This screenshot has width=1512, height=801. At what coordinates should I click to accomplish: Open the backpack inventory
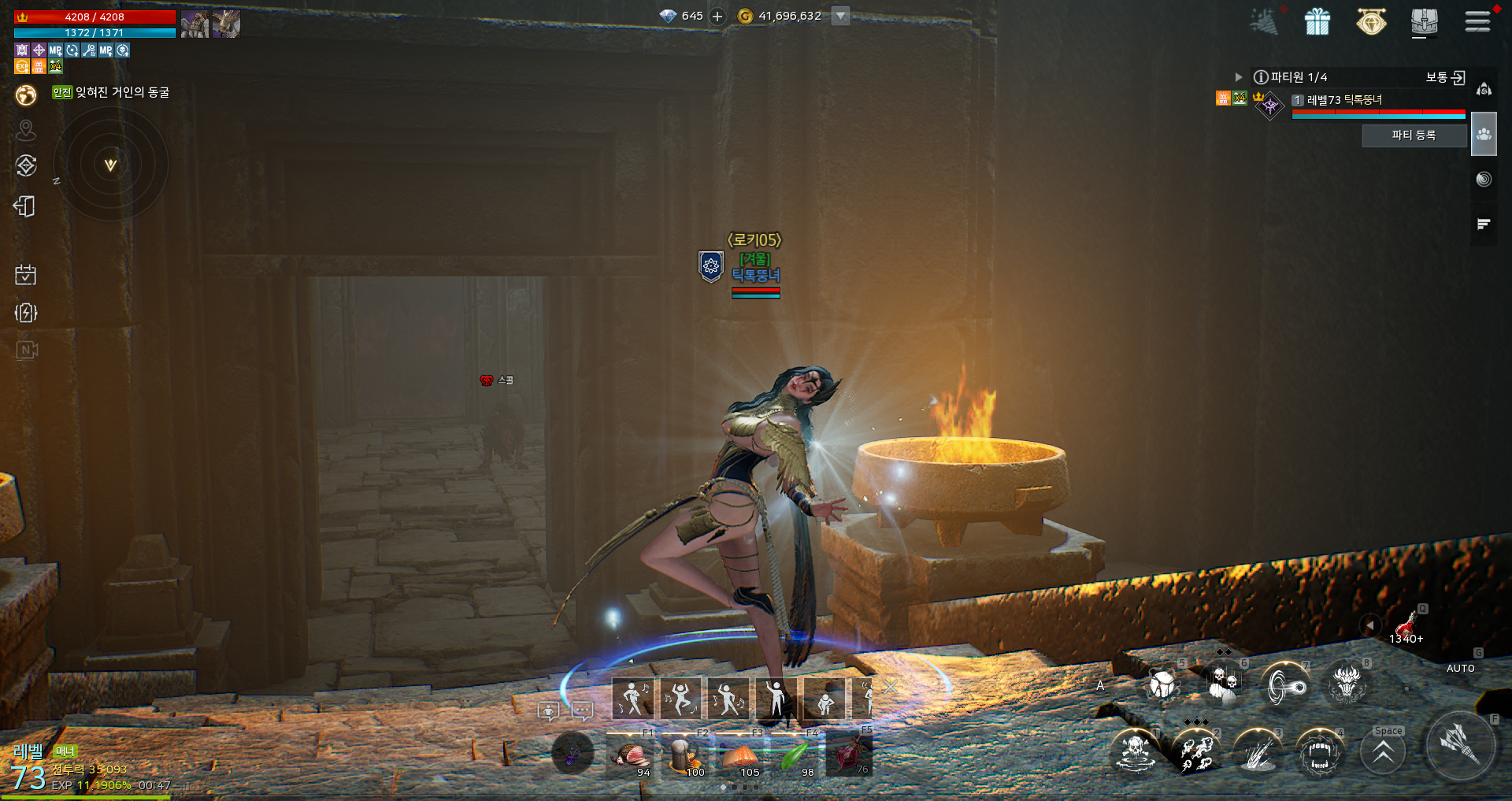click(1424, 21)
